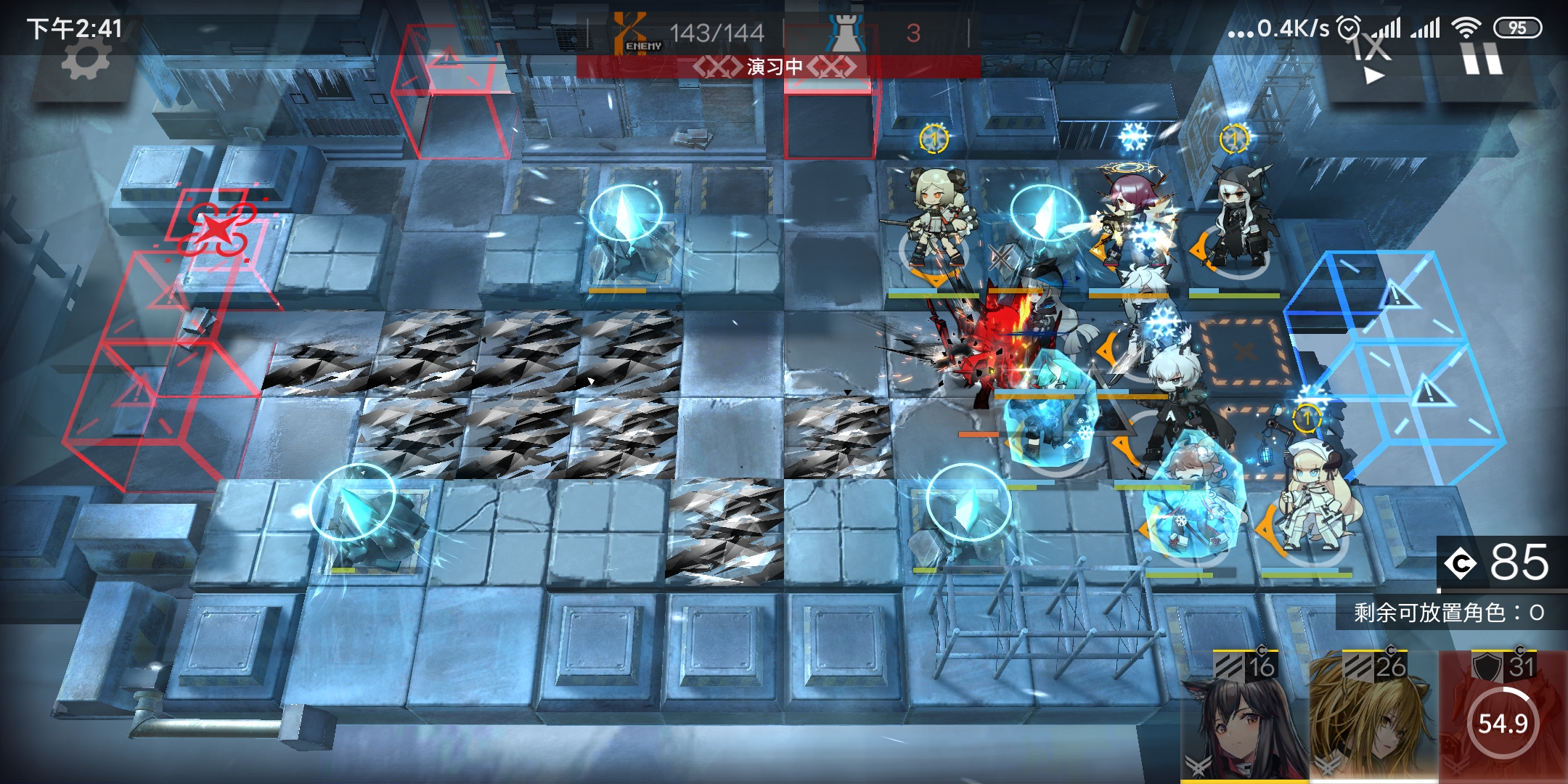Select the cost 16 dark-haired operator card
The width and height of the screenshot is (1568, 784).
point(1244,716)
